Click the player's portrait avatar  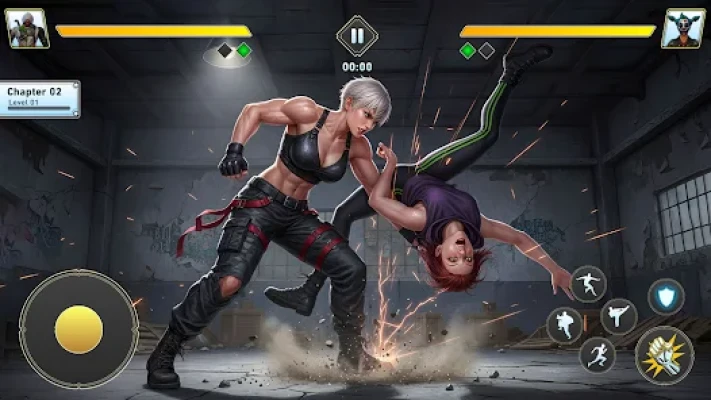[27, 29]
